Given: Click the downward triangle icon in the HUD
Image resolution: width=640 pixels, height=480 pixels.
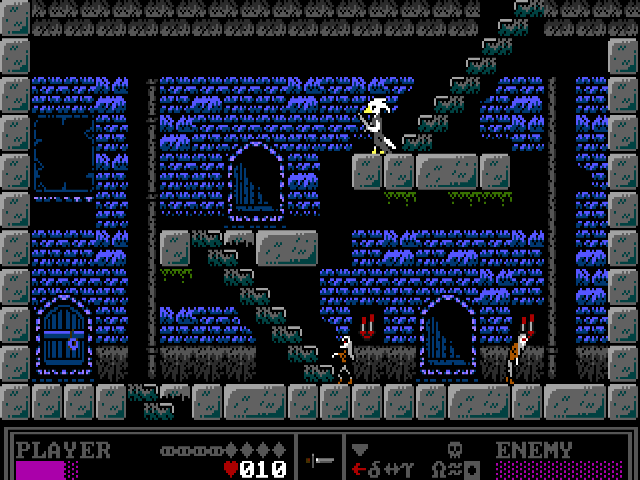Looking at the screenshot, I should pos(360,449).
